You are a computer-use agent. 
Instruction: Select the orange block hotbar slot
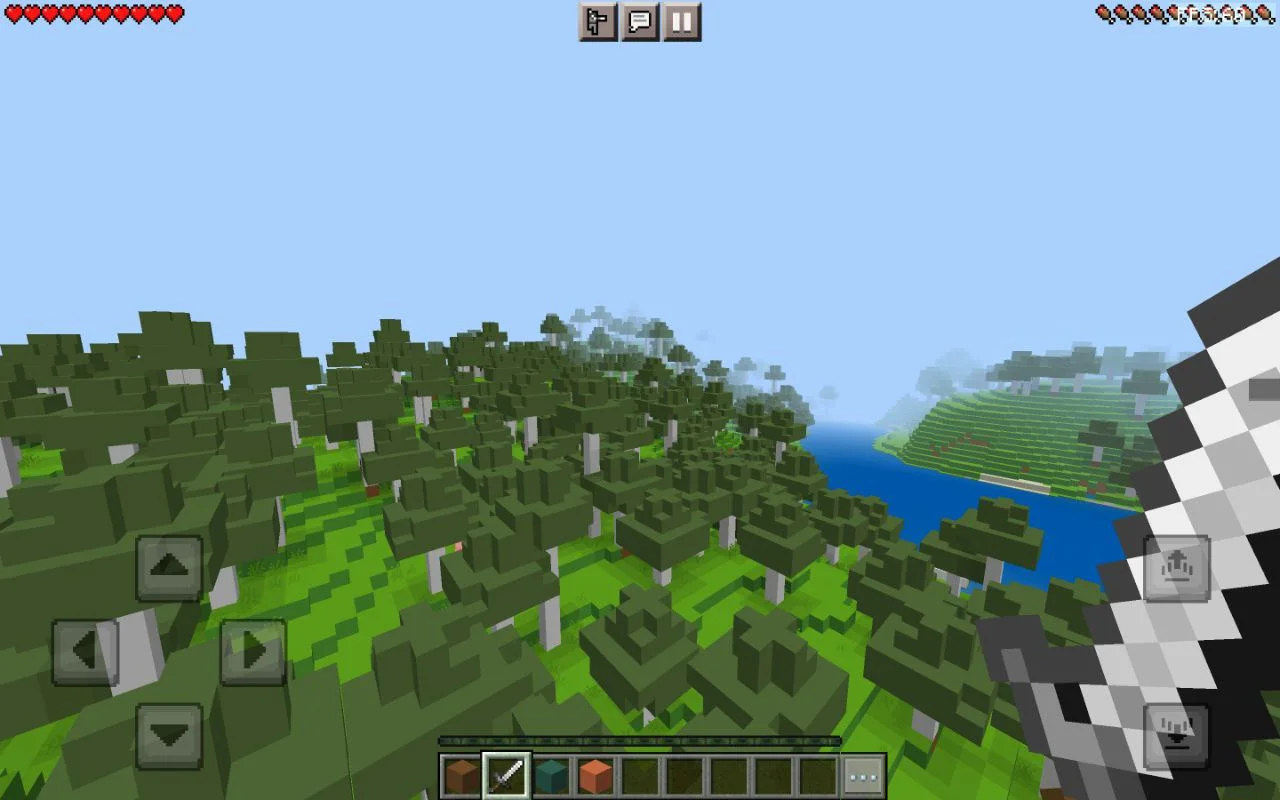[595, 776]
